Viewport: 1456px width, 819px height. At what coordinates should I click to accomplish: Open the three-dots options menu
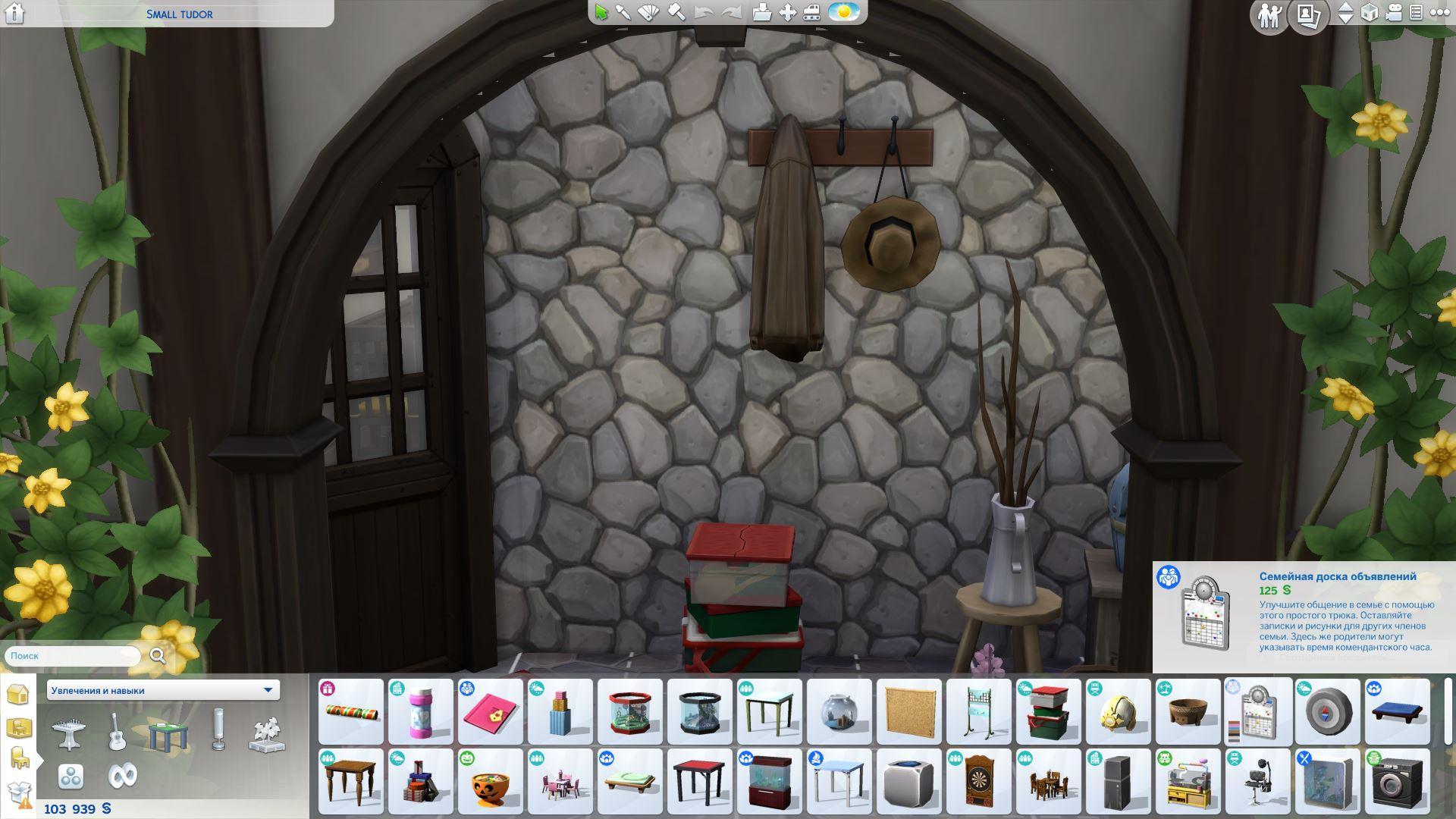(1439, 13)
